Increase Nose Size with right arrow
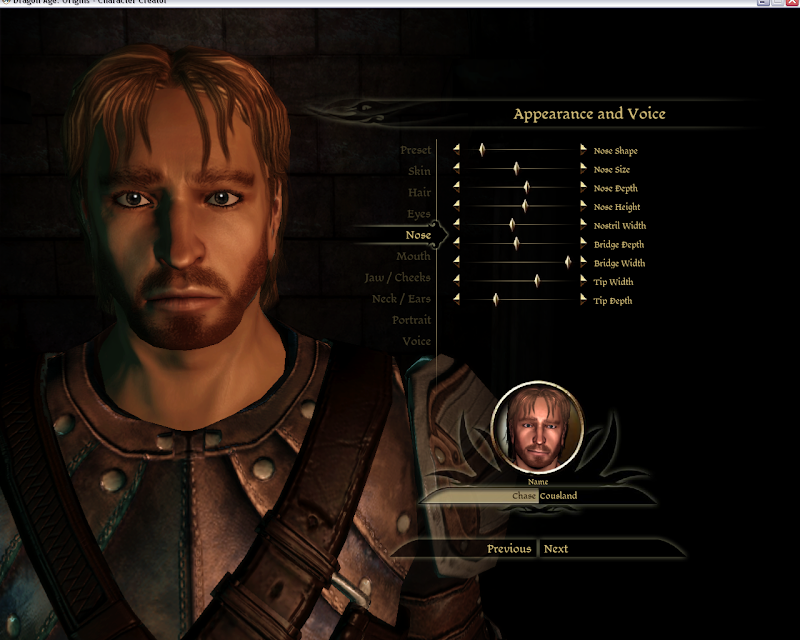The height and width of the screenshot is (640, 800). [x=584, y=169]
